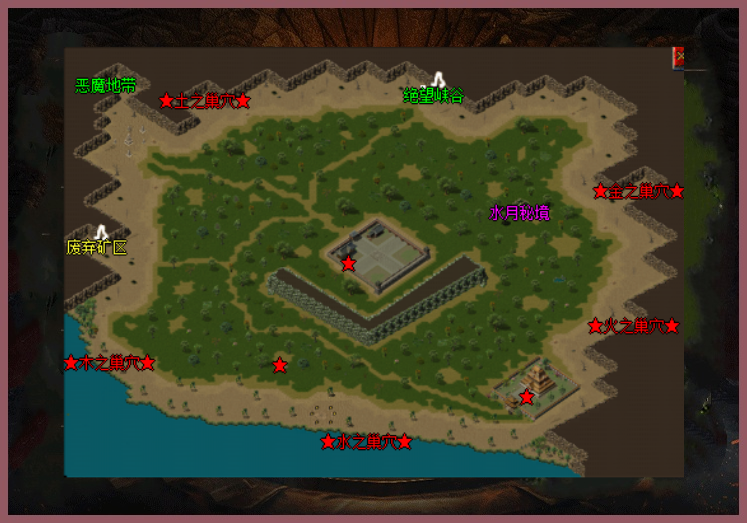Select the 金之巢穴 location

pyautogui.click(x=638, y=191)
